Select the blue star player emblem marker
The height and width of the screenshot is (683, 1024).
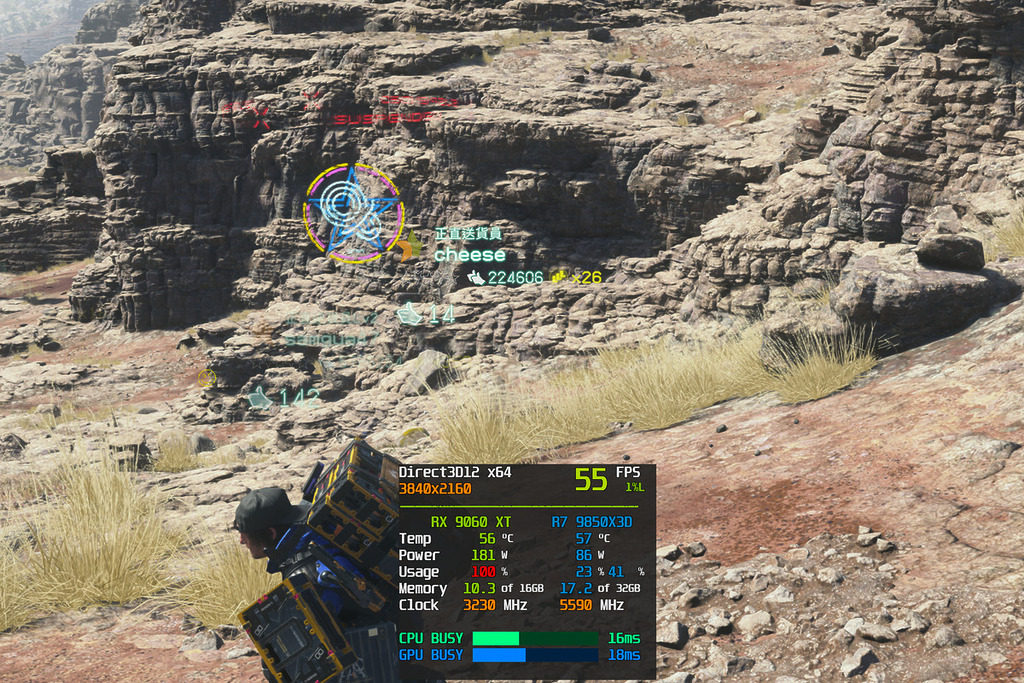pyautogui.click(x=353, y=213)
